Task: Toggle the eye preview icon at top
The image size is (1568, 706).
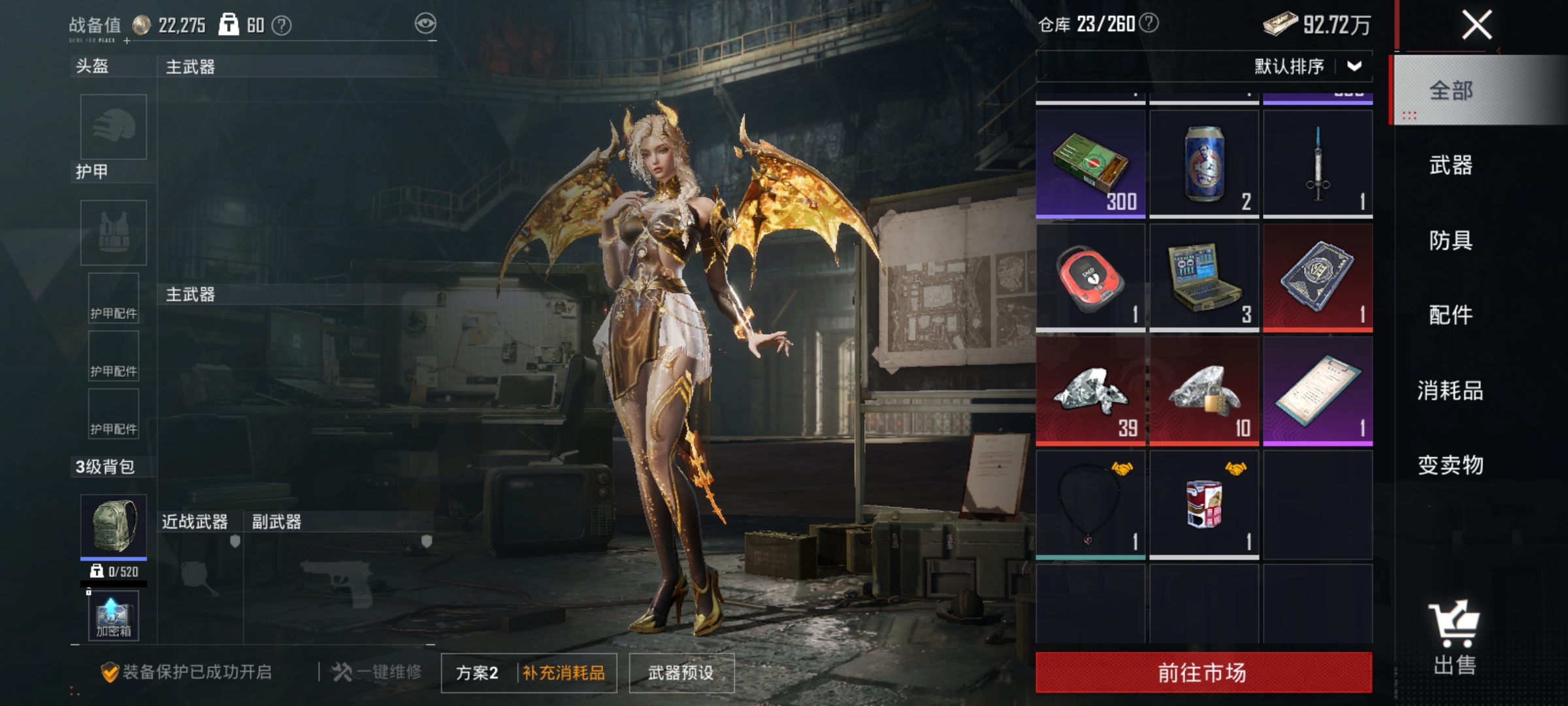Action: click(425, 22)
